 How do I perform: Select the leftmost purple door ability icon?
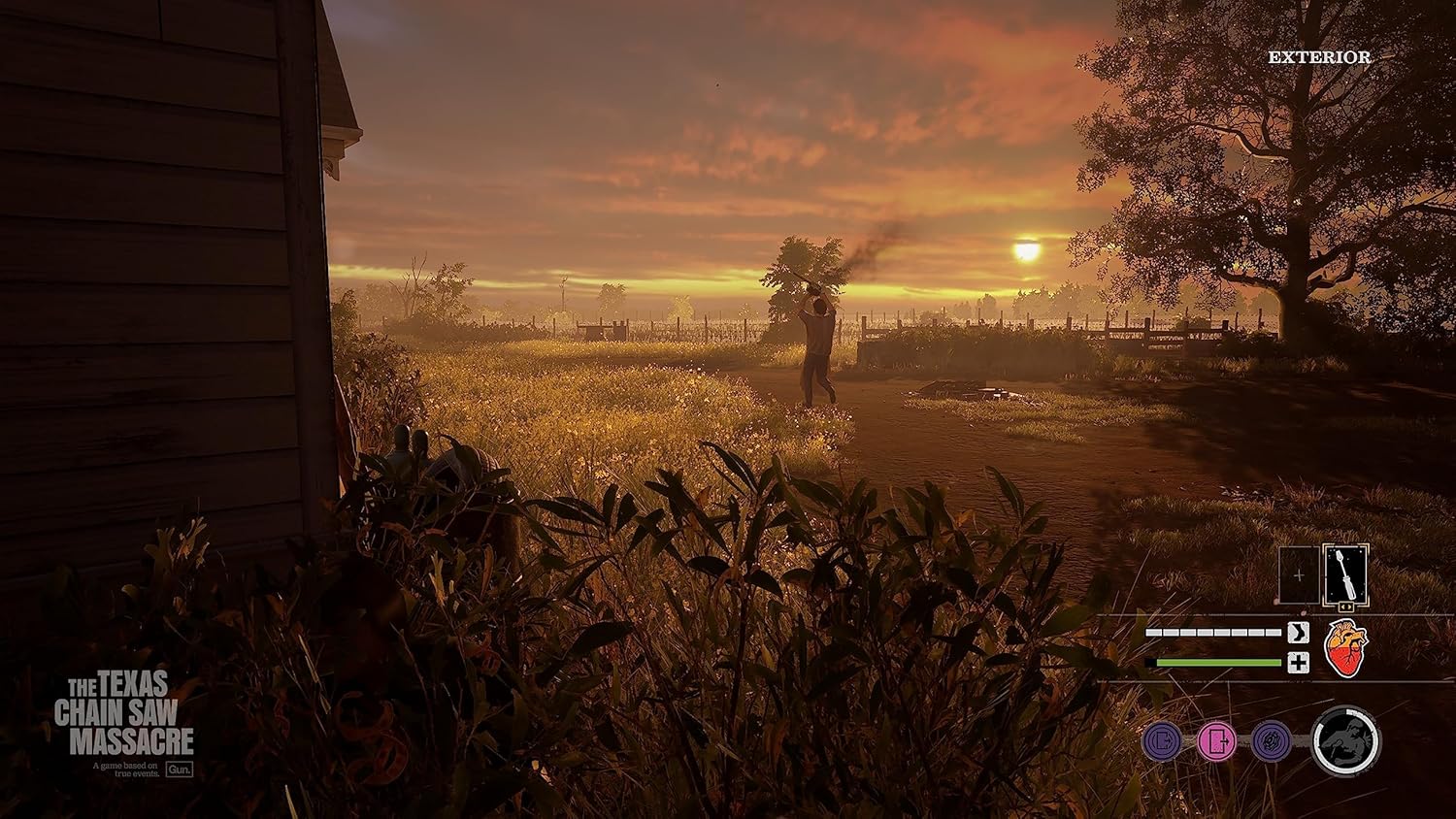click(x=1160, y=742)
